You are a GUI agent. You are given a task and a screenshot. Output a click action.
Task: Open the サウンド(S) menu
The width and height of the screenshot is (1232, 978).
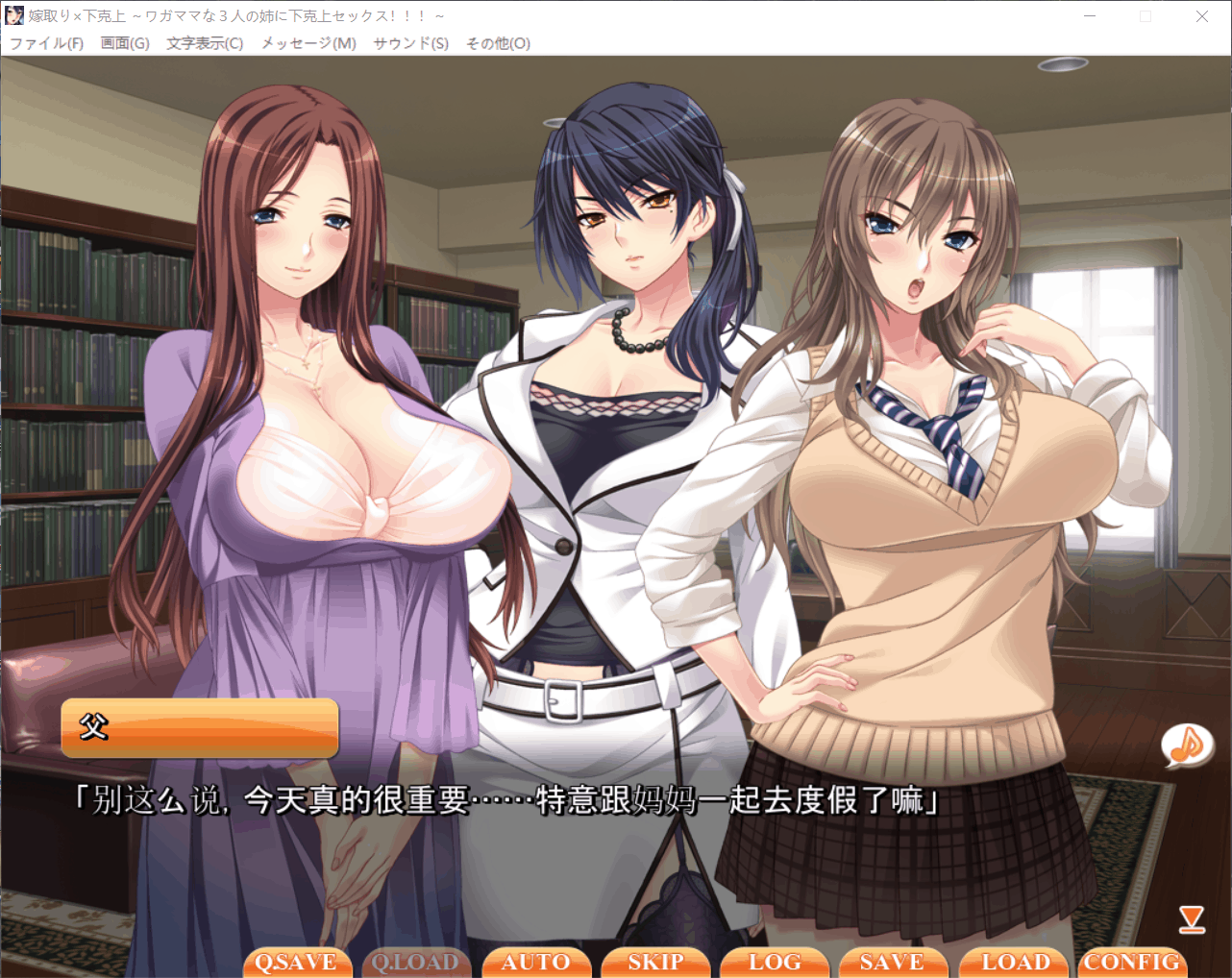point(409,43)
